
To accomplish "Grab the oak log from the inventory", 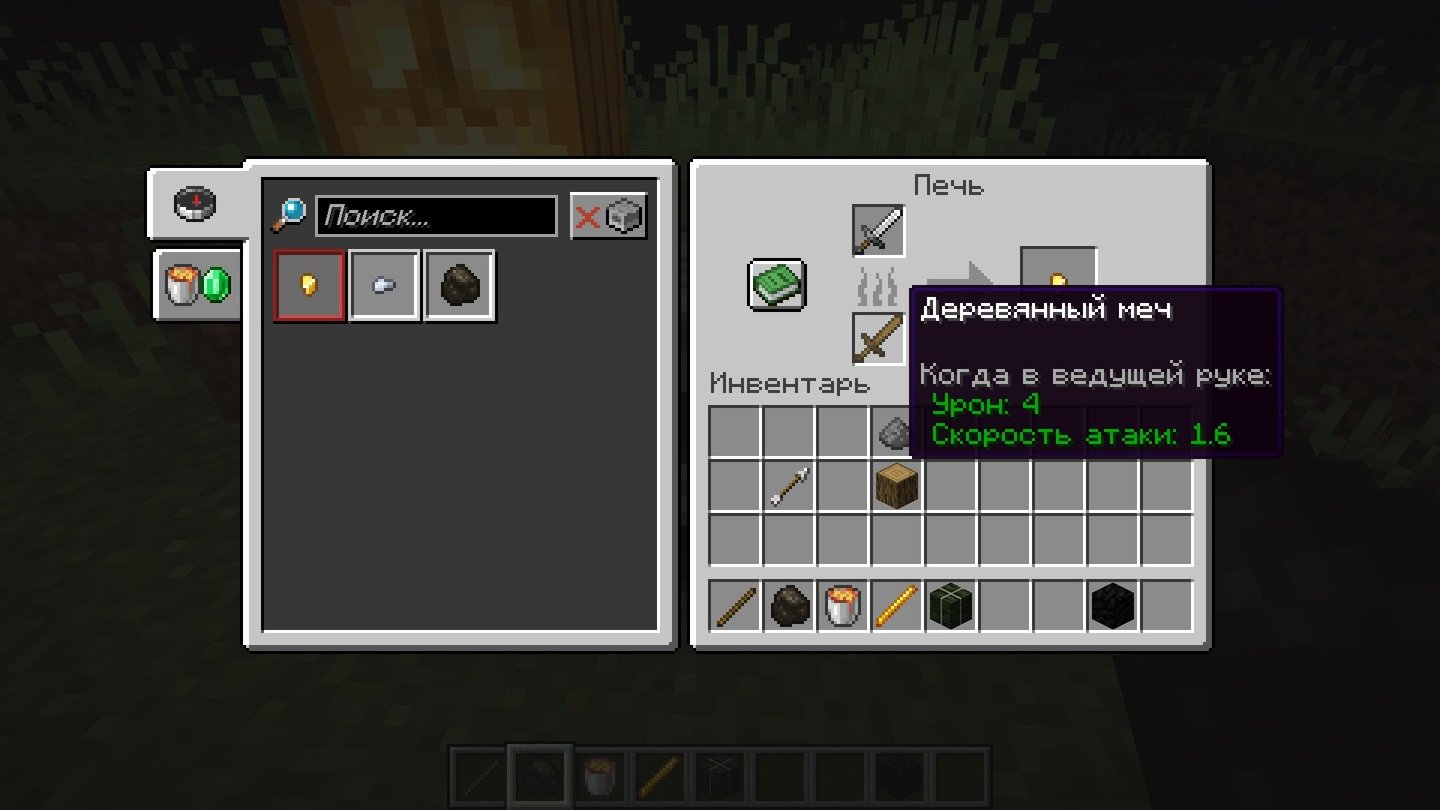I will point(897,487).
